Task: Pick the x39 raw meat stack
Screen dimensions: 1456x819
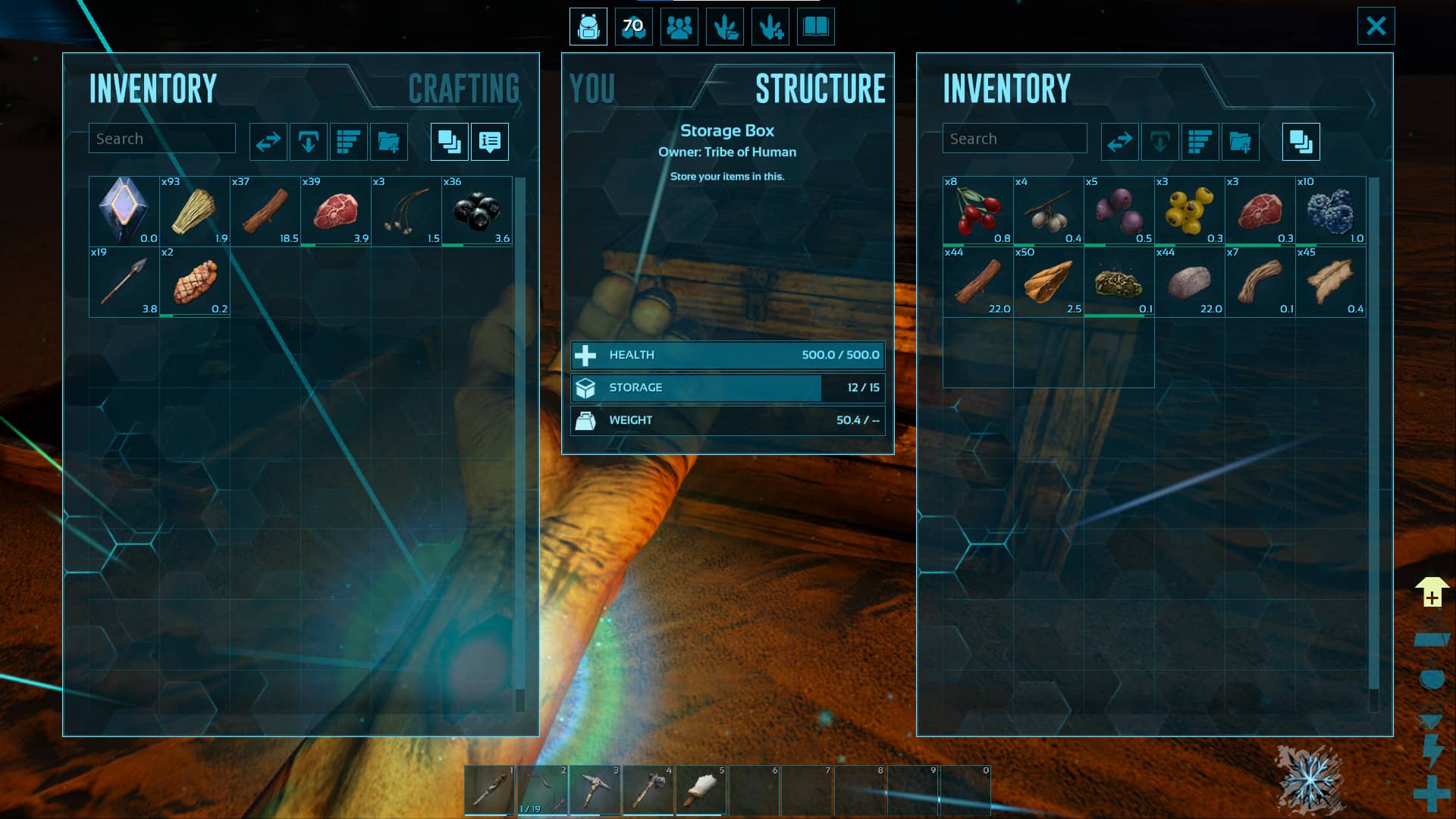Action: point(336,212)
